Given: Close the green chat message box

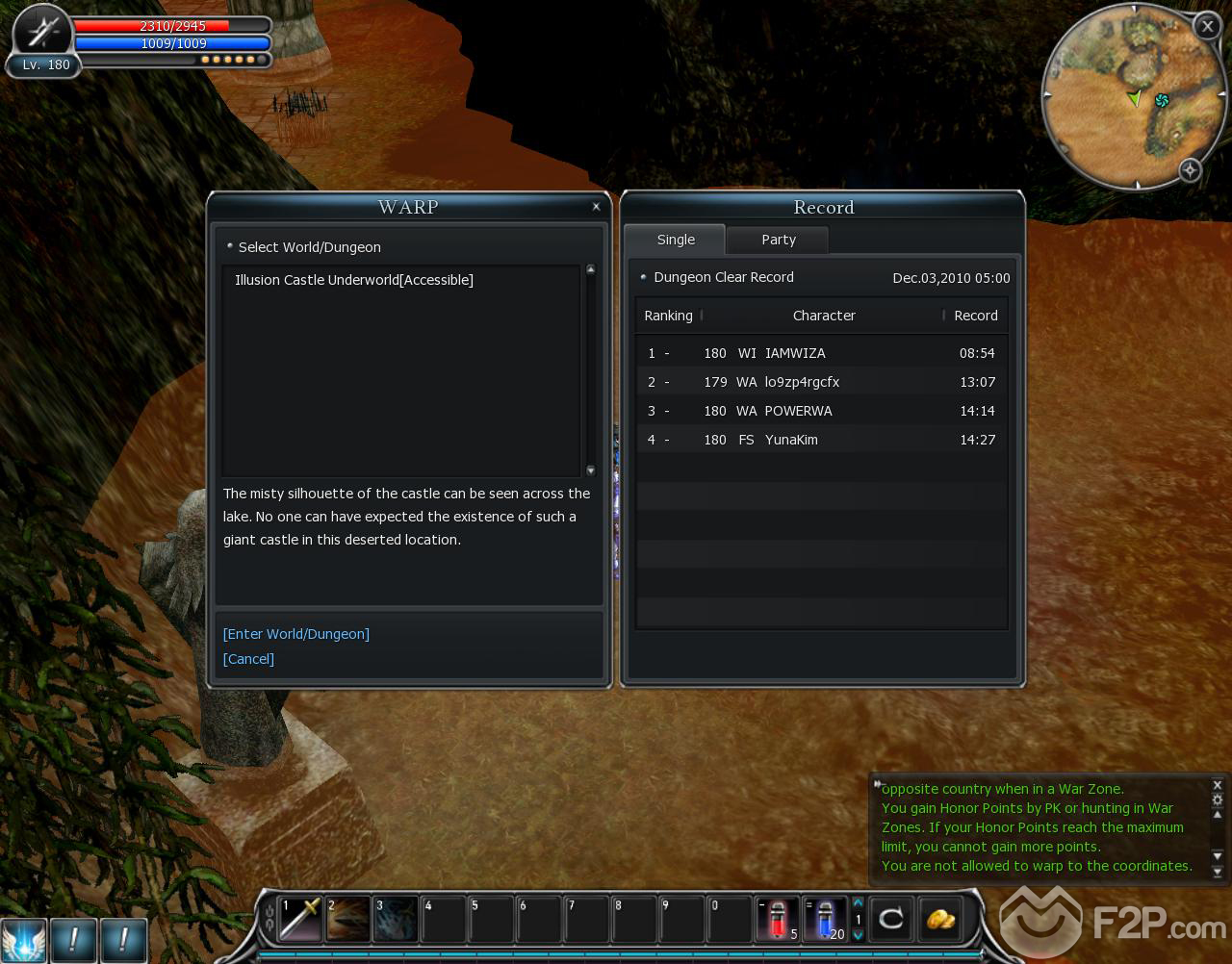Looking at the screenshot, I should (x=1217, y=785).
